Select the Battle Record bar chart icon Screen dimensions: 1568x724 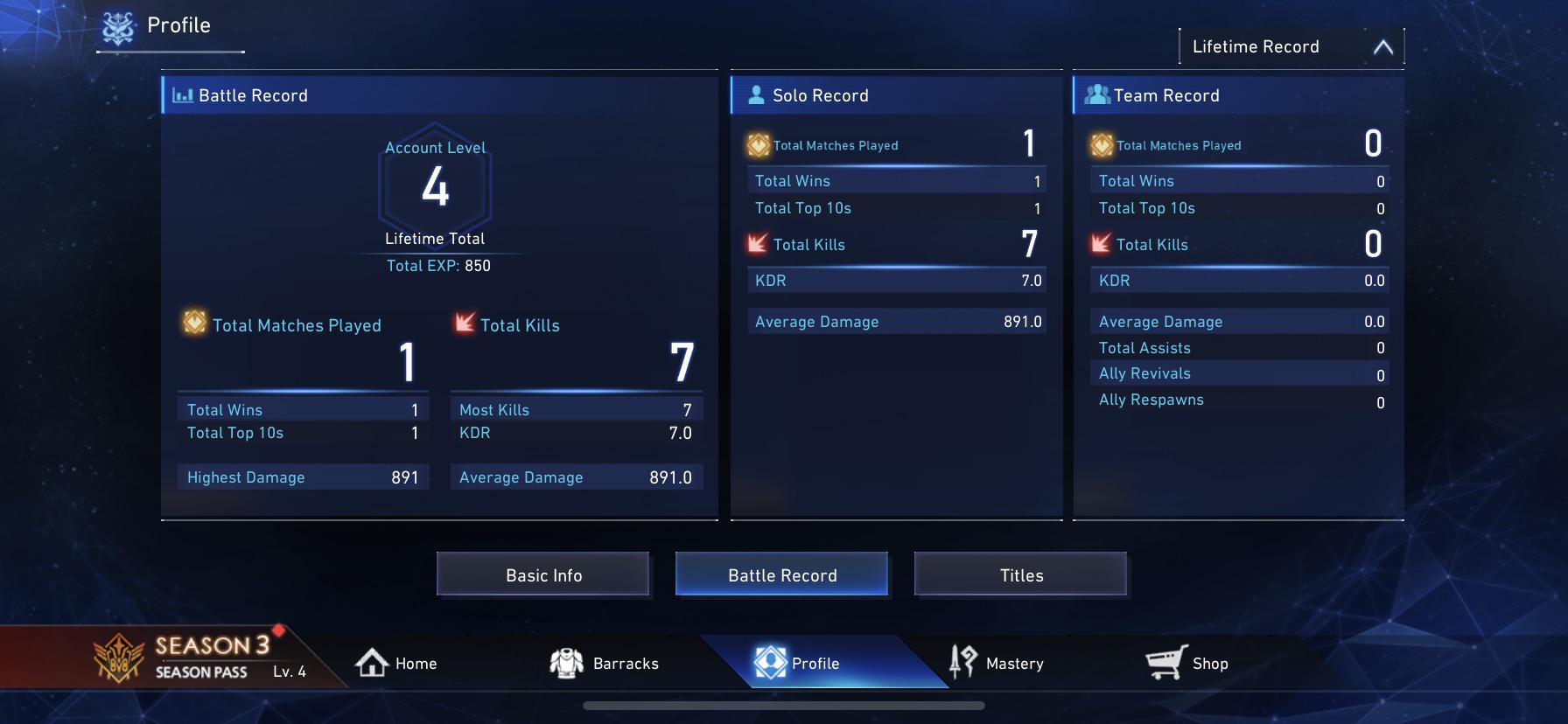point(183,95)
